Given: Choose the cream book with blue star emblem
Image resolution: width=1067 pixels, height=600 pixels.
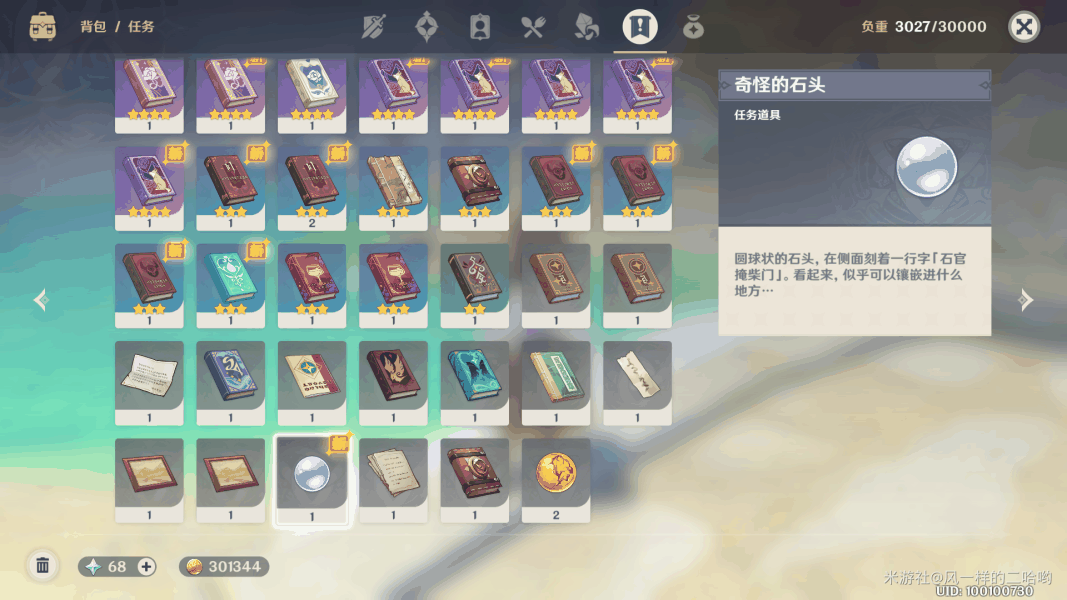Looking at the screenshot, I should tap(312, 377).
